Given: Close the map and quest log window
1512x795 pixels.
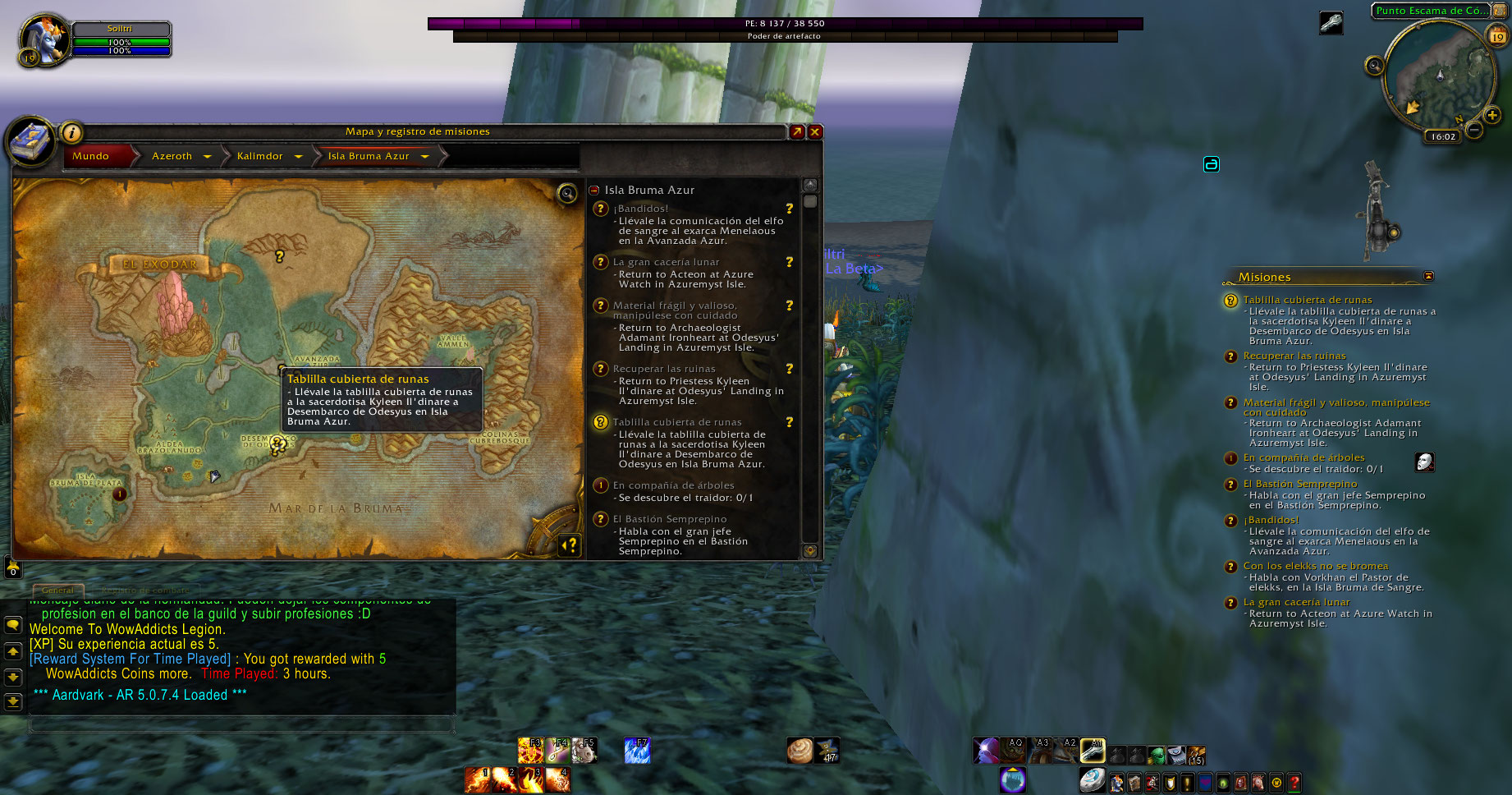Looking at the screenshot, I should pos(815,131).
